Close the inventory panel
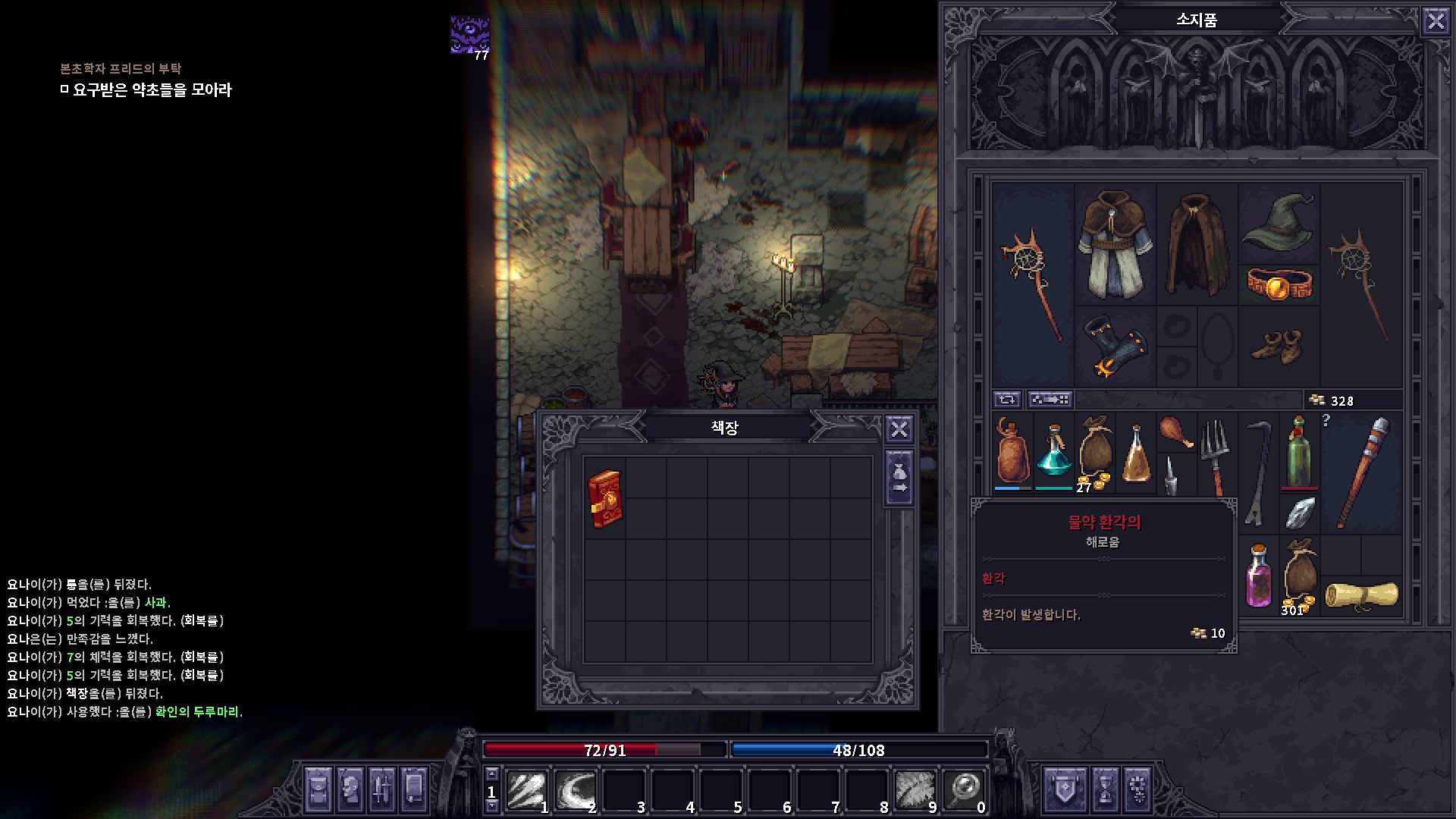The image size is (1456, 819). (x=1436, y=20)
